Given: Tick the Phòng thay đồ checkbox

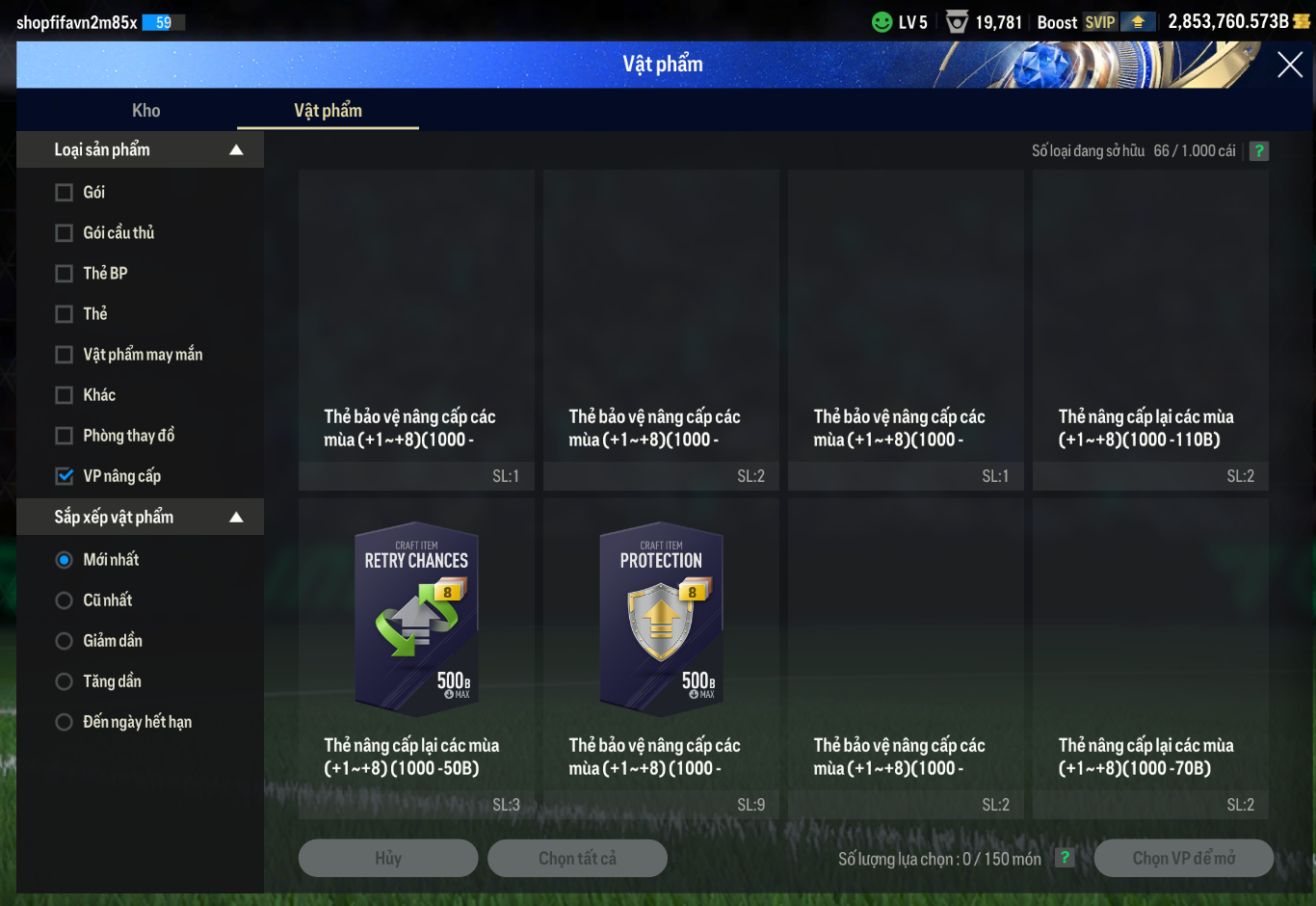Looking at the screenshot, I should tap(65, 436).
